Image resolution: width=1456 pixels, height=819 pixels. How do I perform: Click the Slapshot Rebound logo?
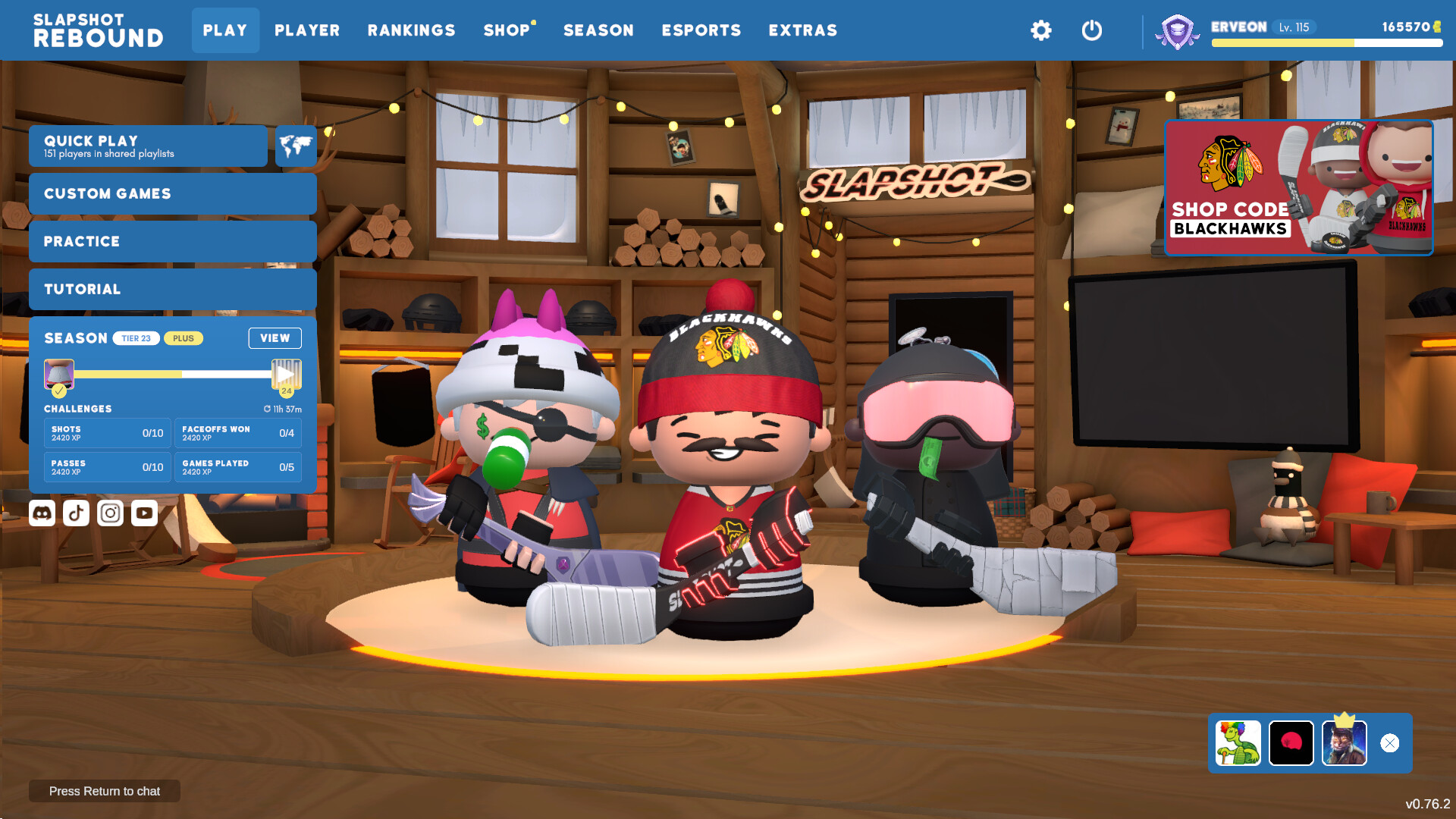pyautogui.click(x=99, y=30)
